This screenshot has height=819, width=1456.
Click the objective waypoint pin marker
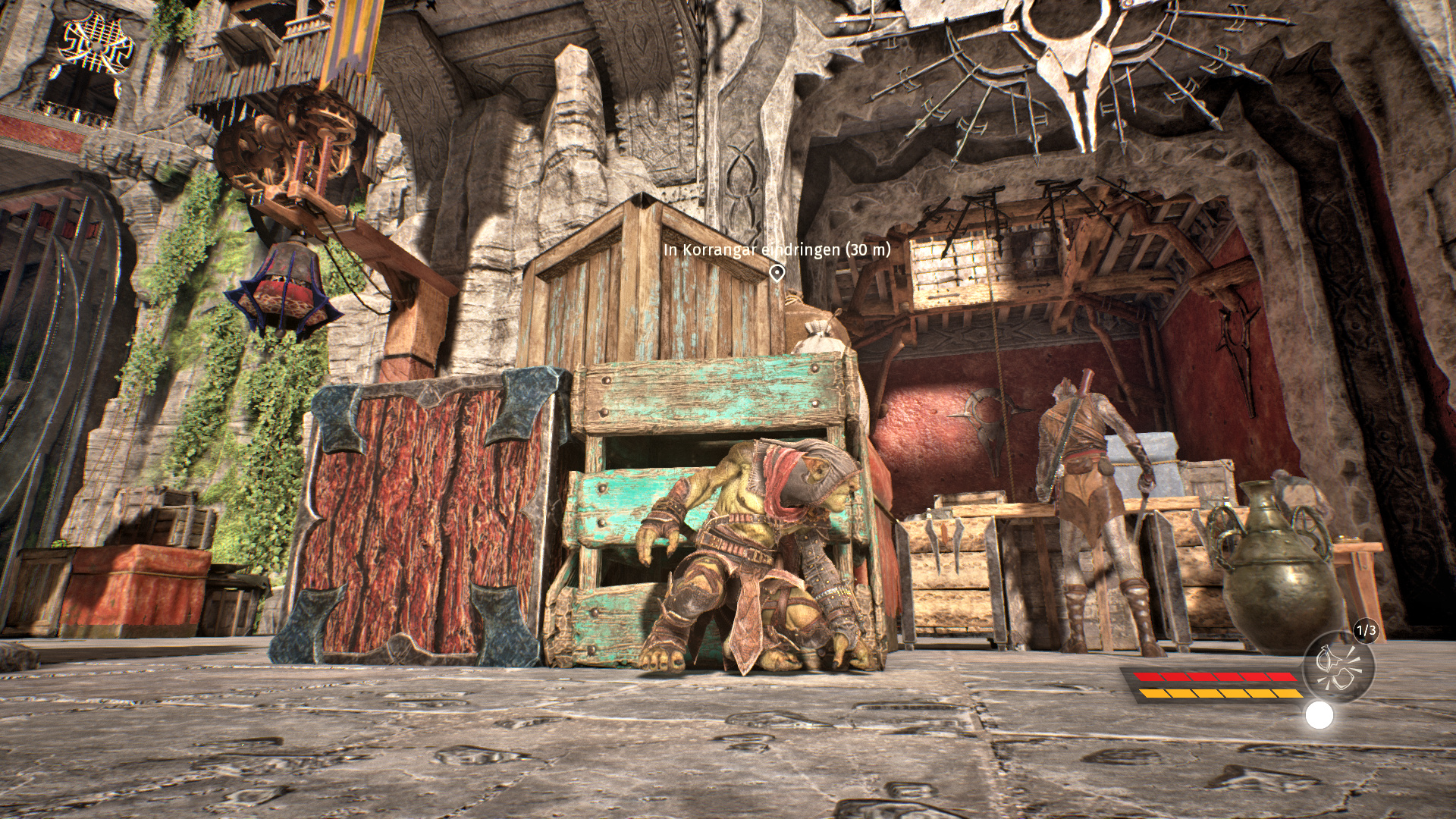point(777,273)
